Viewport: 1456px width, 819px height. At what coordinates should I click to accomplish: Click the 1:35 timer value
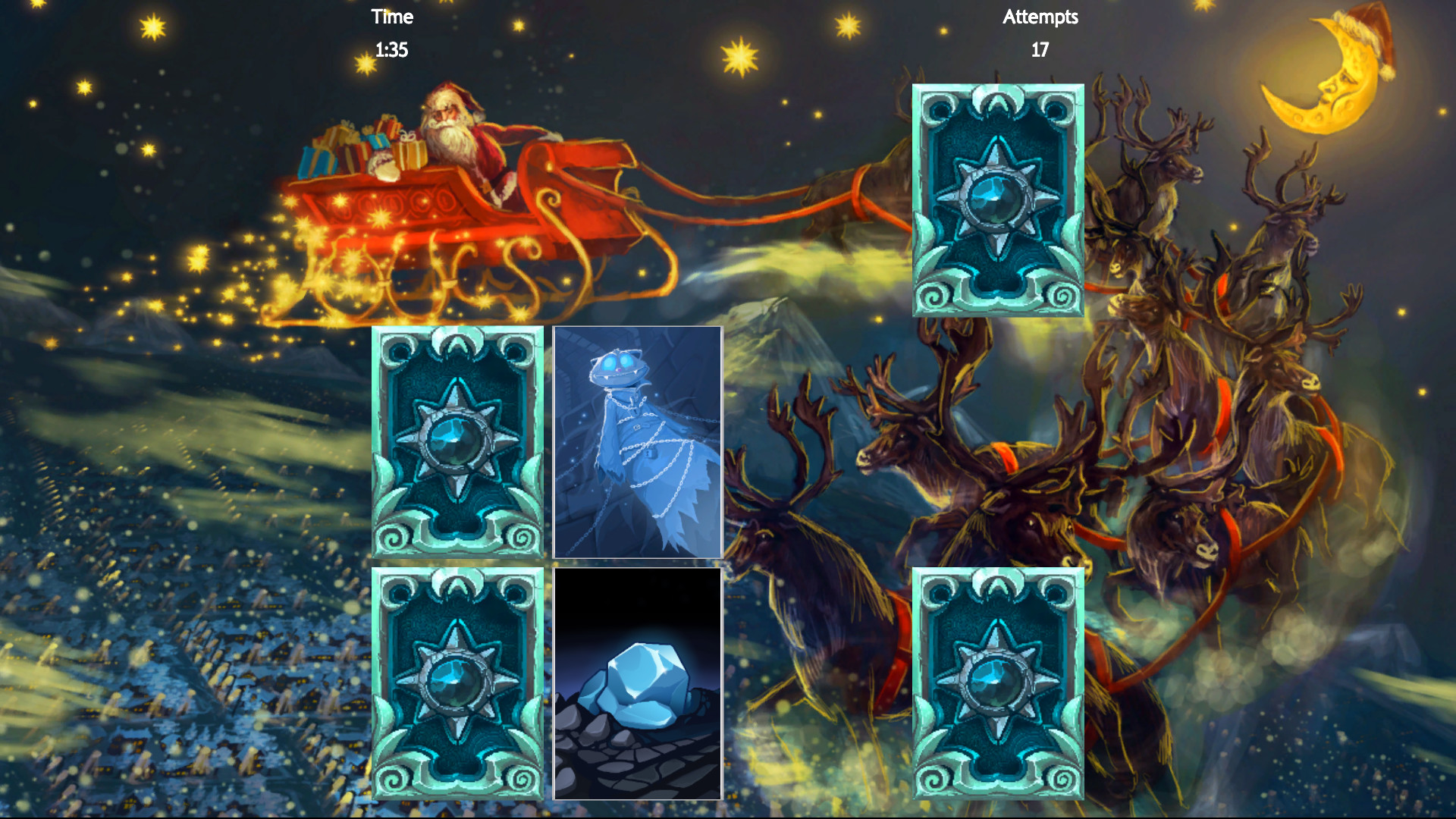pyautogui.click(x=391, y=51)
